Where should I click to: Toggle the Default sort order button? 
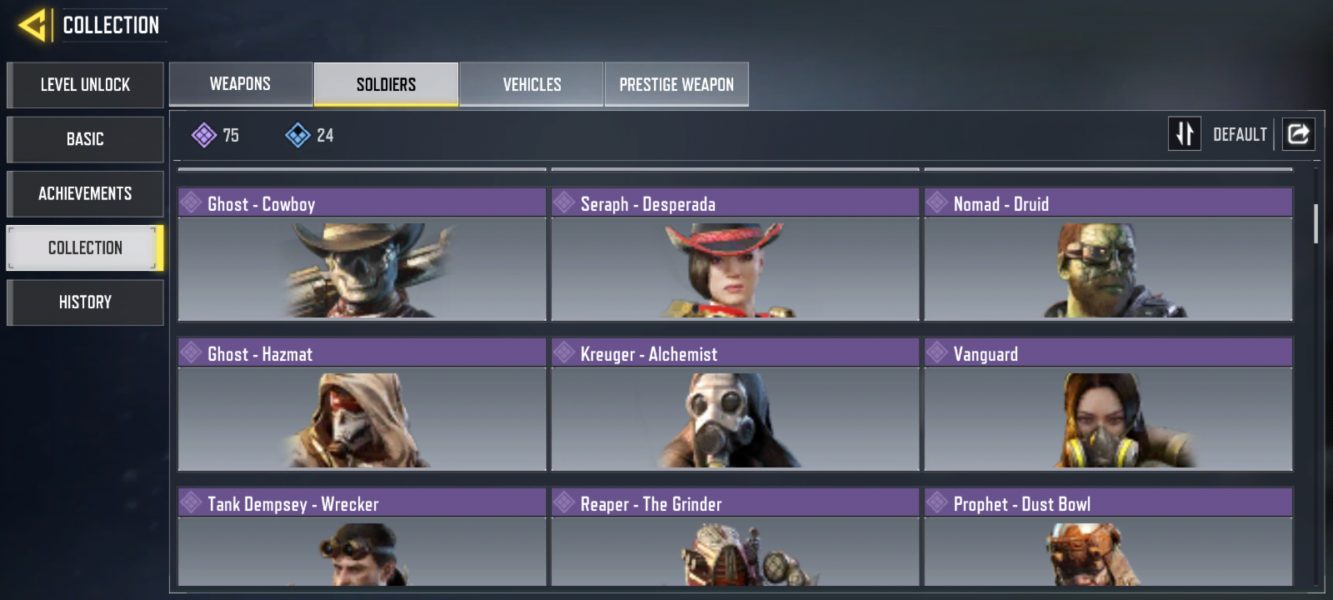point(1185,134)
